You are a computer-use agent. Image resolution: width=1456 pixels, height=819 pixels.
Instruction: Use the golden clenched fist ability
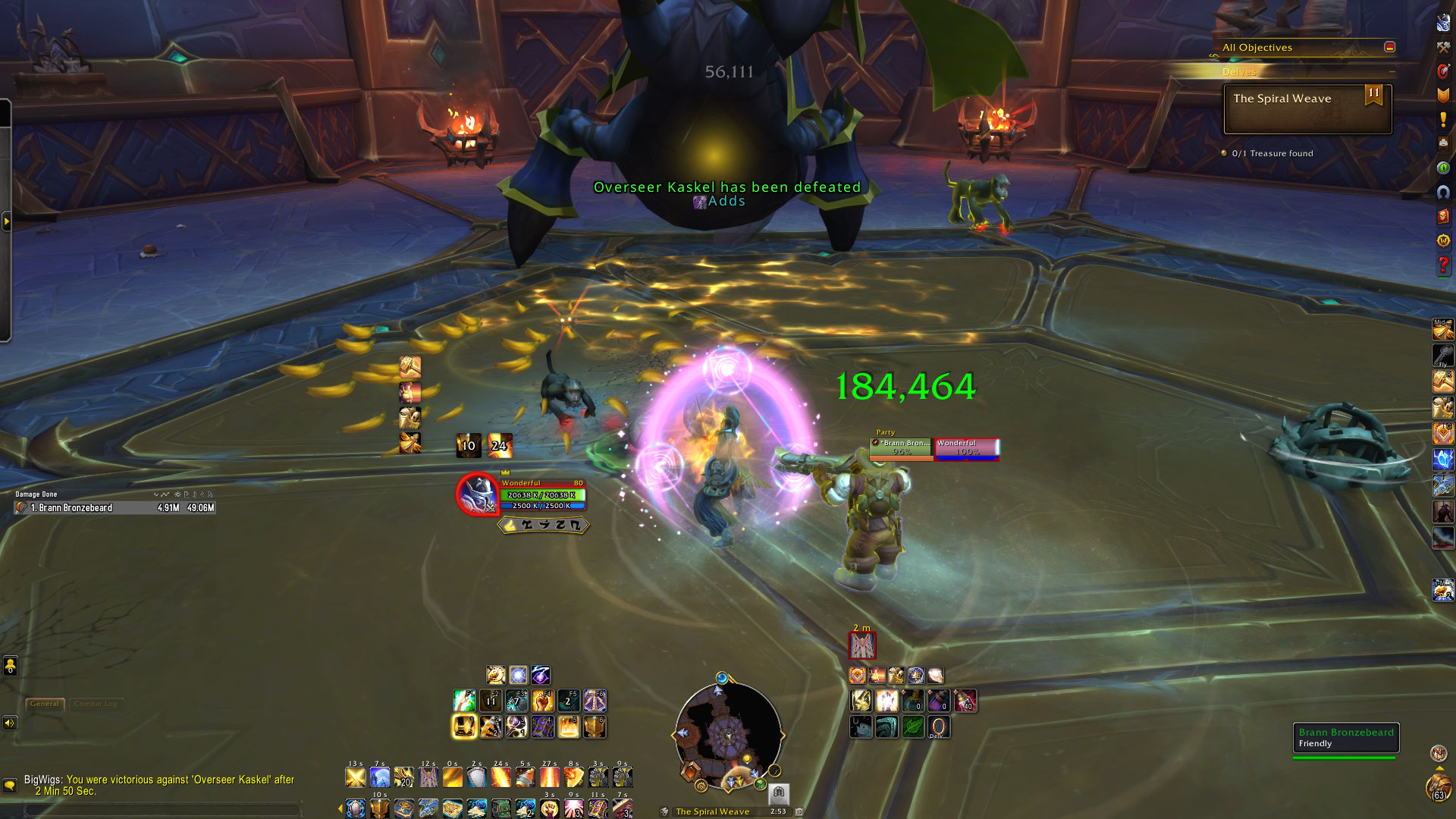pyautogui.click(x=542, y=701)
